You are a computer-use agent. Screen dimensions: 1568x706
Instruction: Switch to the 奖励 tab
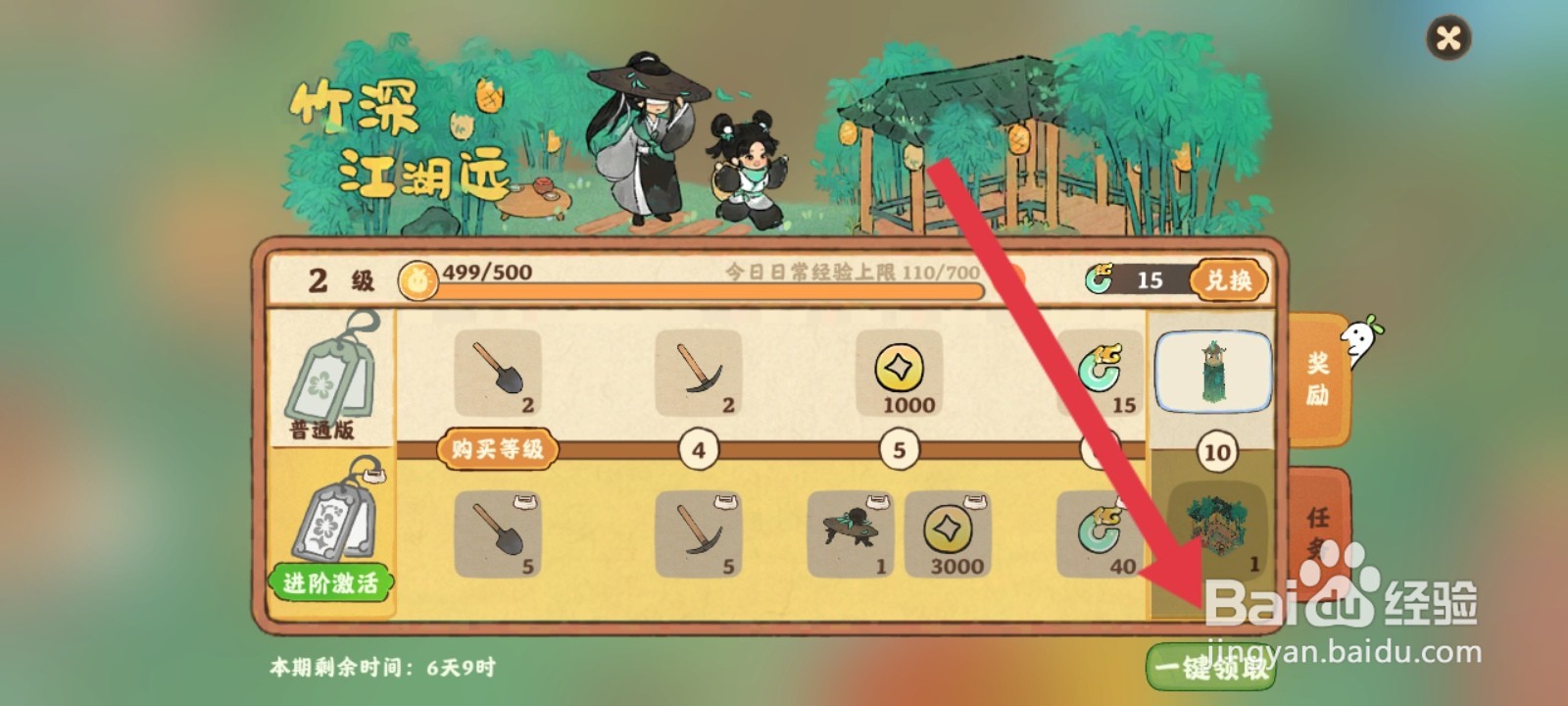1320,377
